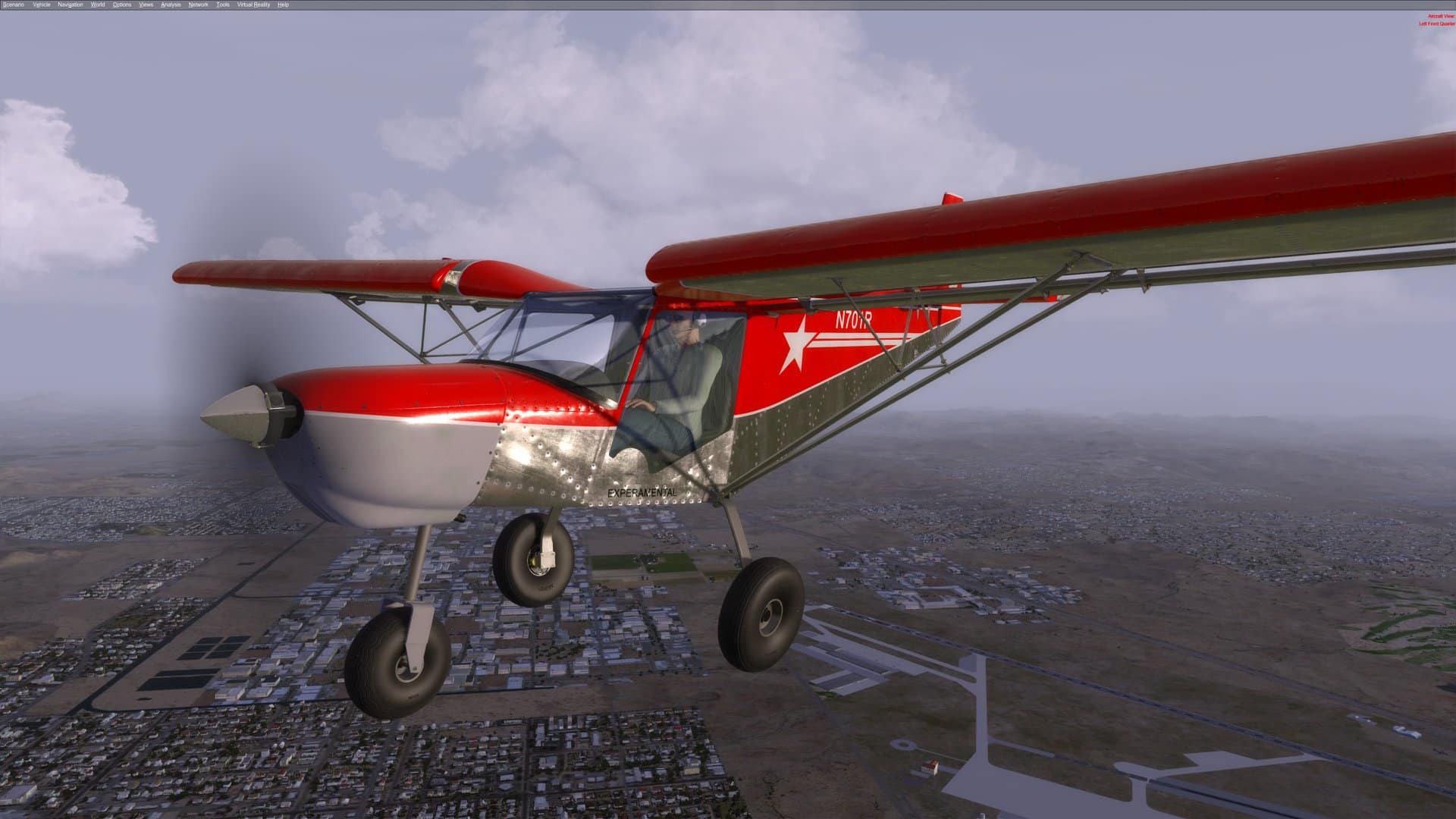Open the Navigation menu
This screenshot has height=819, width=1456.
click(70, 4)
